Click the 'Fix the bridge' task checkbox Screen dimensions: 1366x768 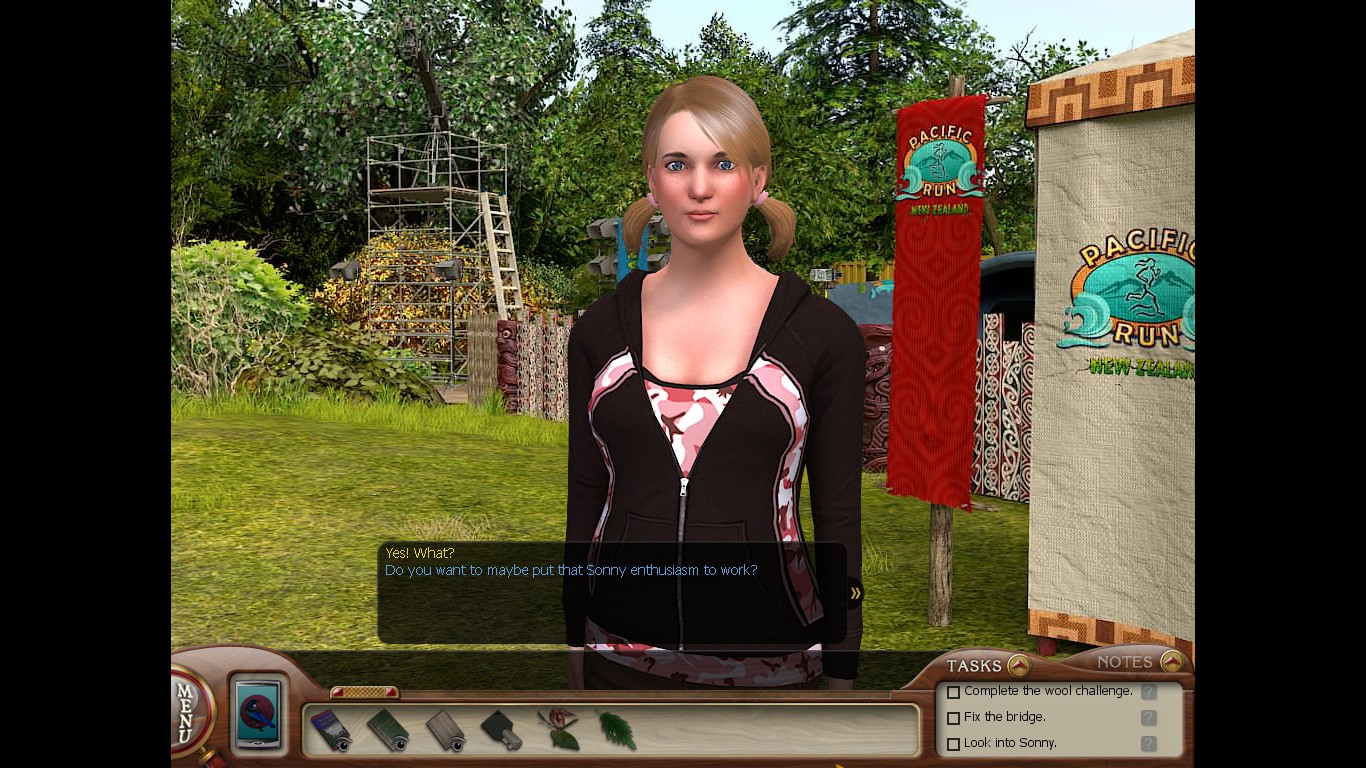[954, 718]
